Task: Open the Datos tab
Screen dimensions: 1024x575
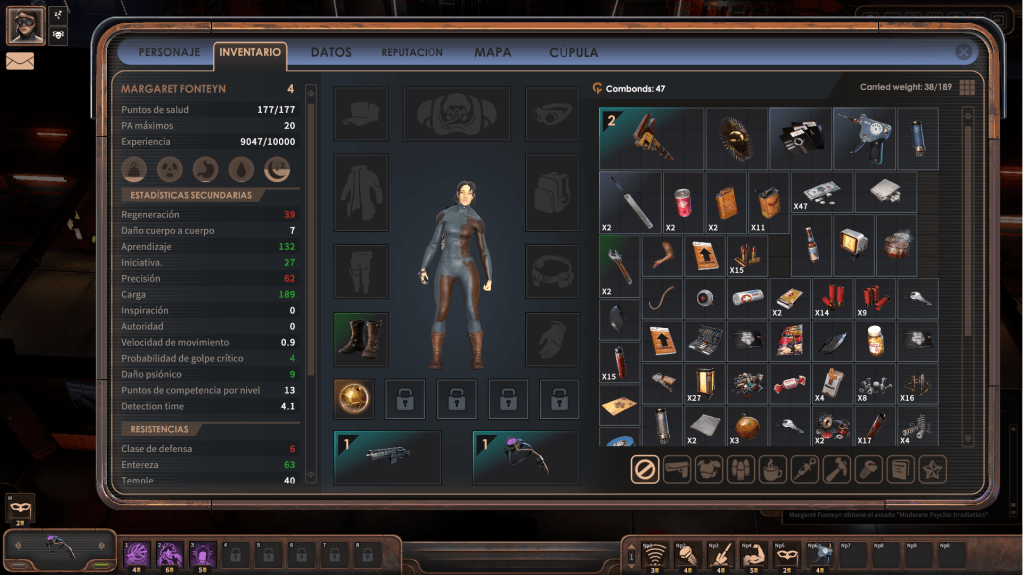Action: click(331, 52)
